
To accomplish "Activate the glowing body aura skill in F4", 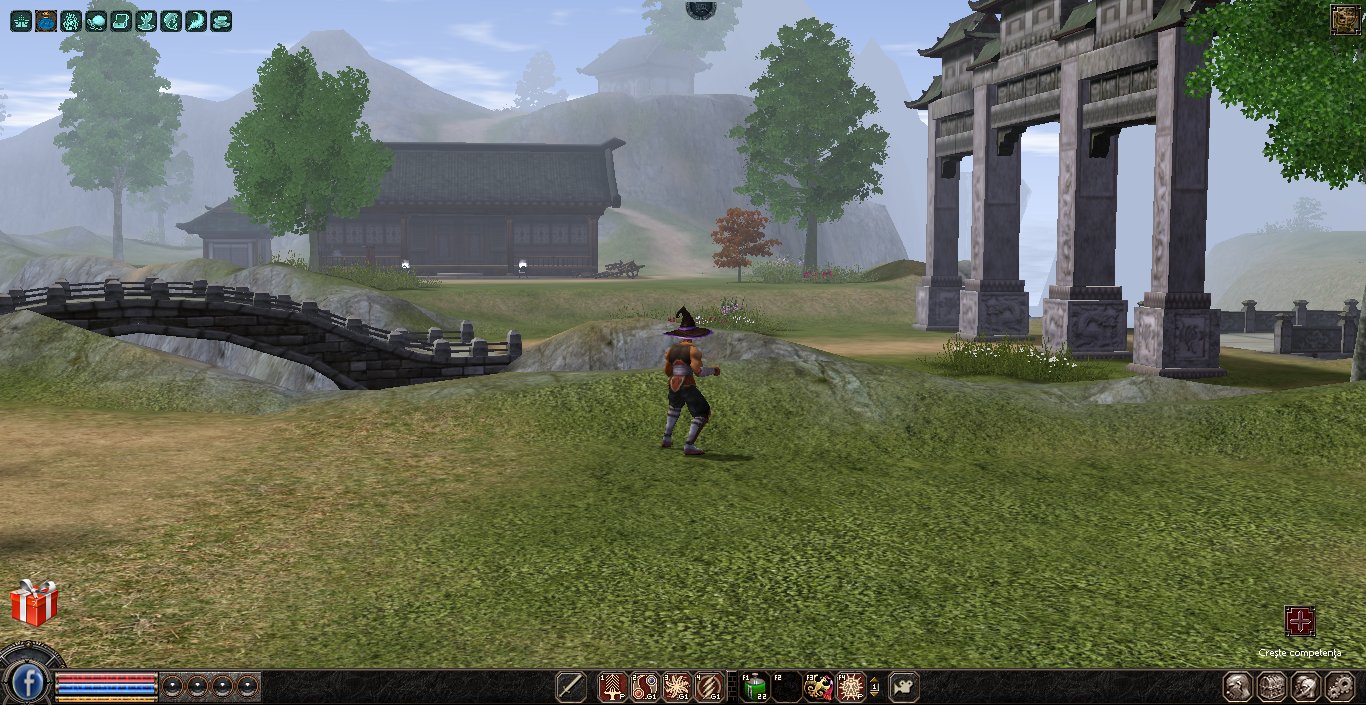I will pyautogui.click(x=851, y=687).
